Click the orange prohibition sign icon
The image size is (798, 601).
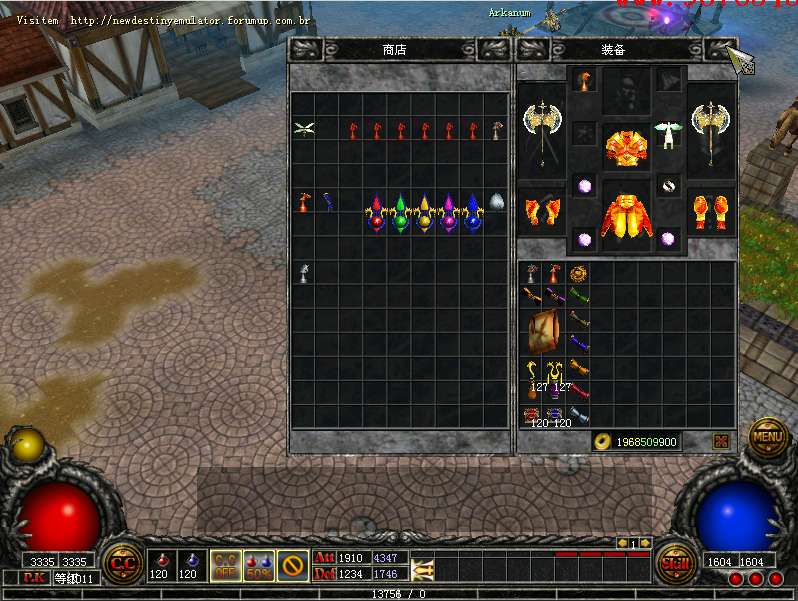[x=292, y=565]
